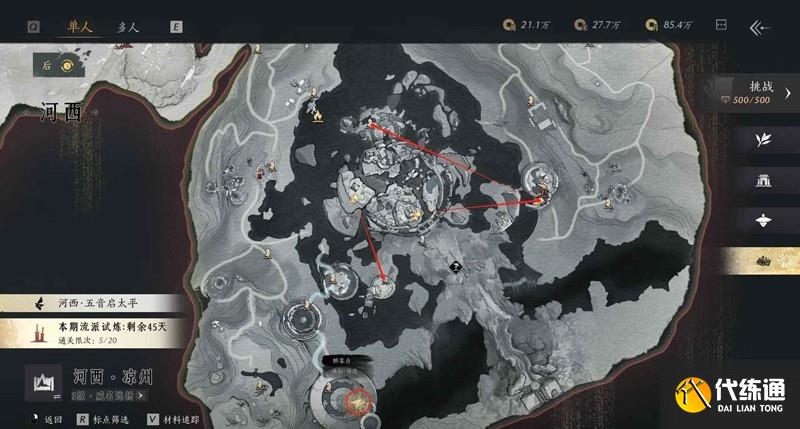
Task: Open the 本期流派试炼 trial entry
Action: 100,329
